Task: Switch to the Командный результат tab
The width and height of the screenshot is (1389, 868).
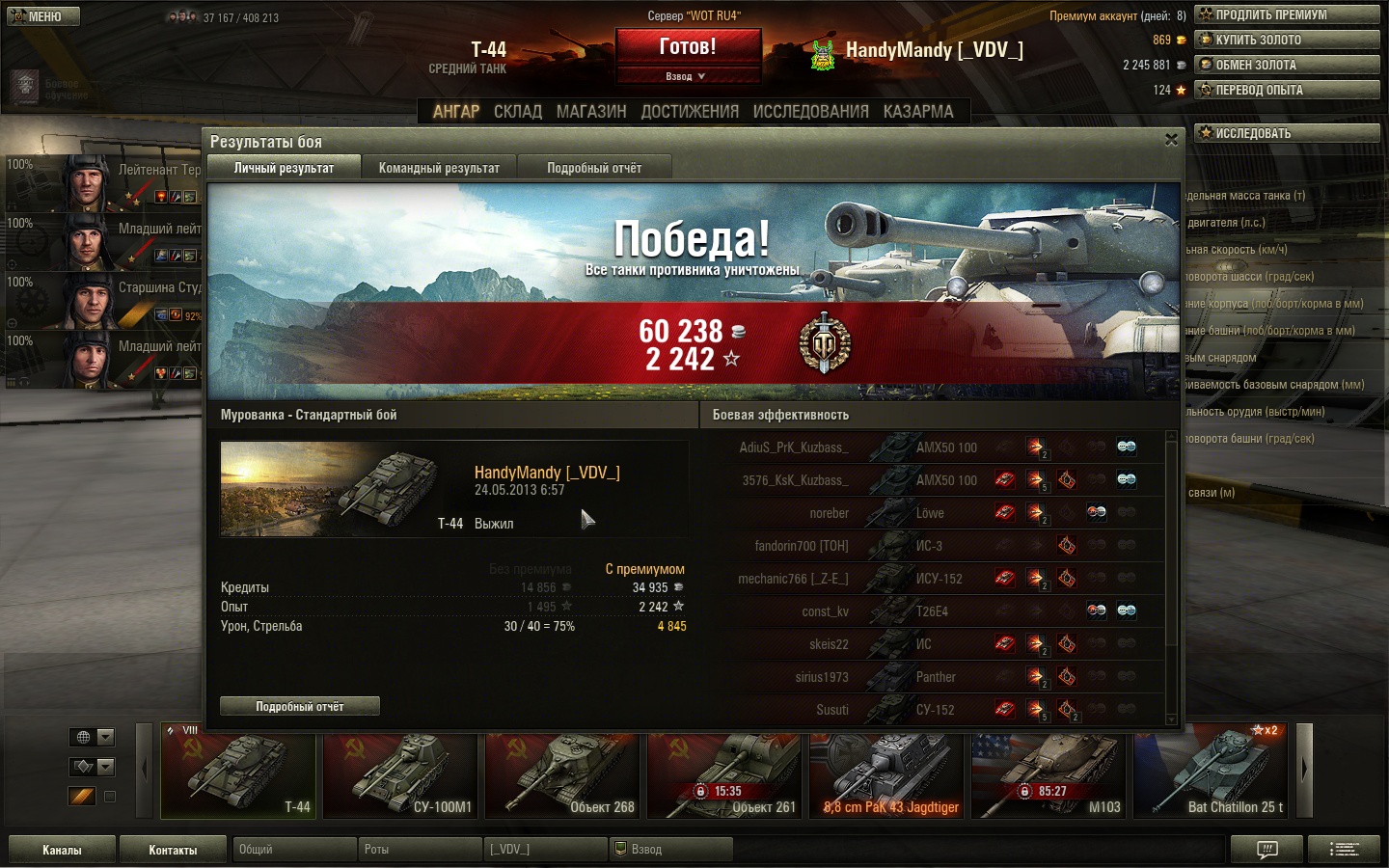Action: (x=439, y=168)
